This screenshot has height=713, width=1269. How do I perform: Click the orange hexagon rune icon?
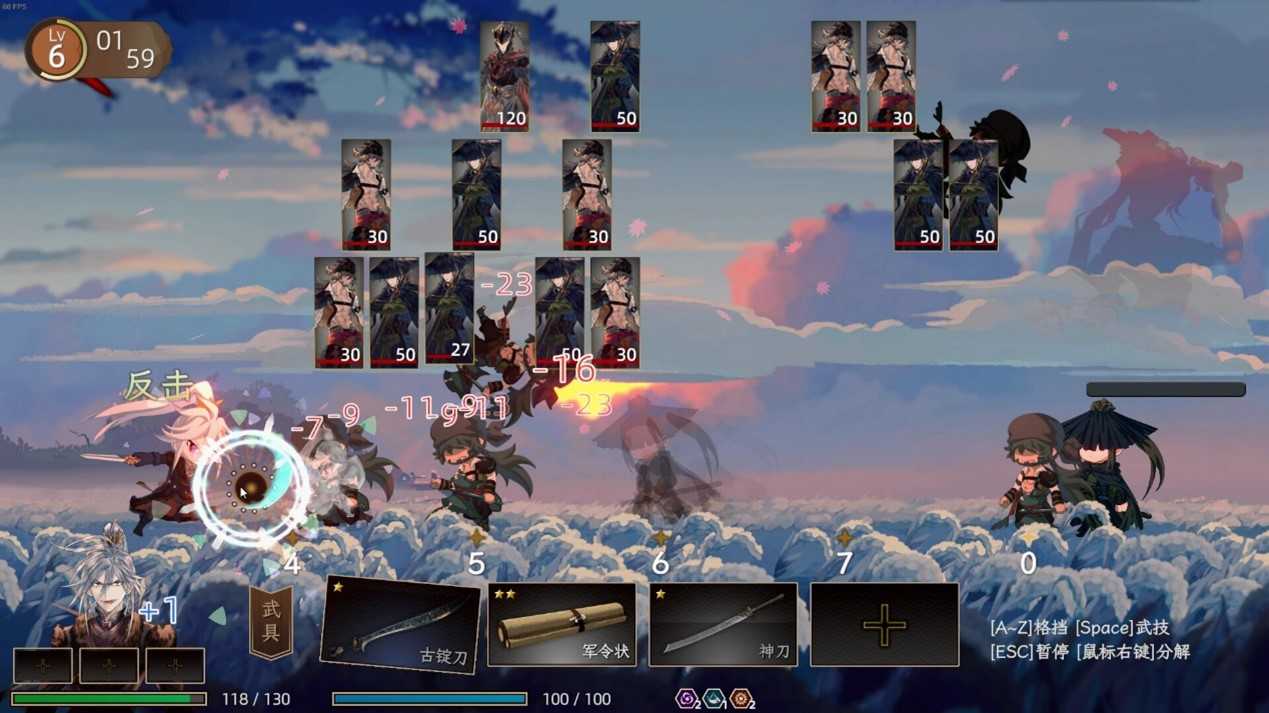tap(740, 698)
